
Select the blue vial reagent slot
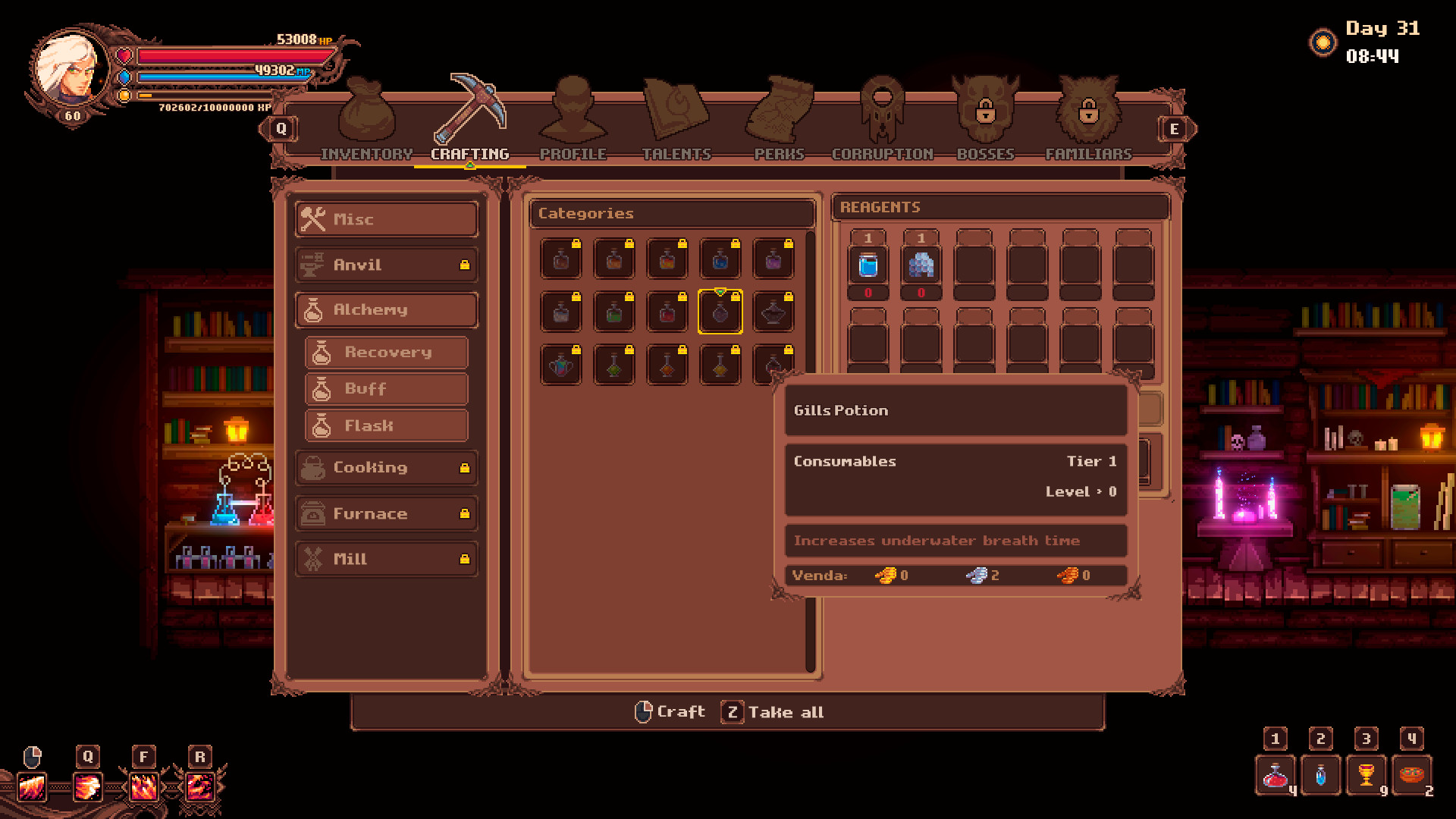(869, 265)
